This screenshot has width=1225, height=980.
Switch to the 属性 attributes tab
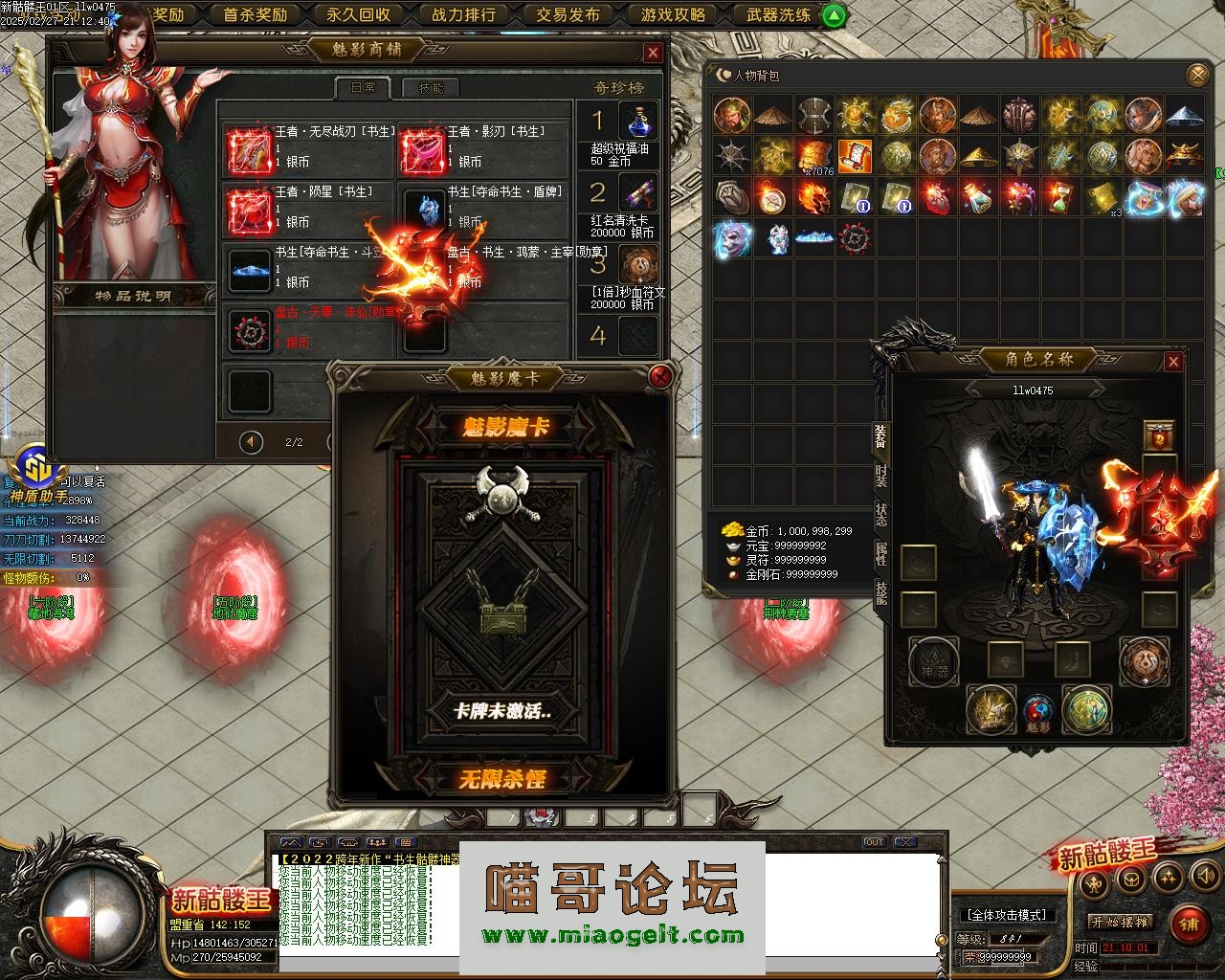880,554
